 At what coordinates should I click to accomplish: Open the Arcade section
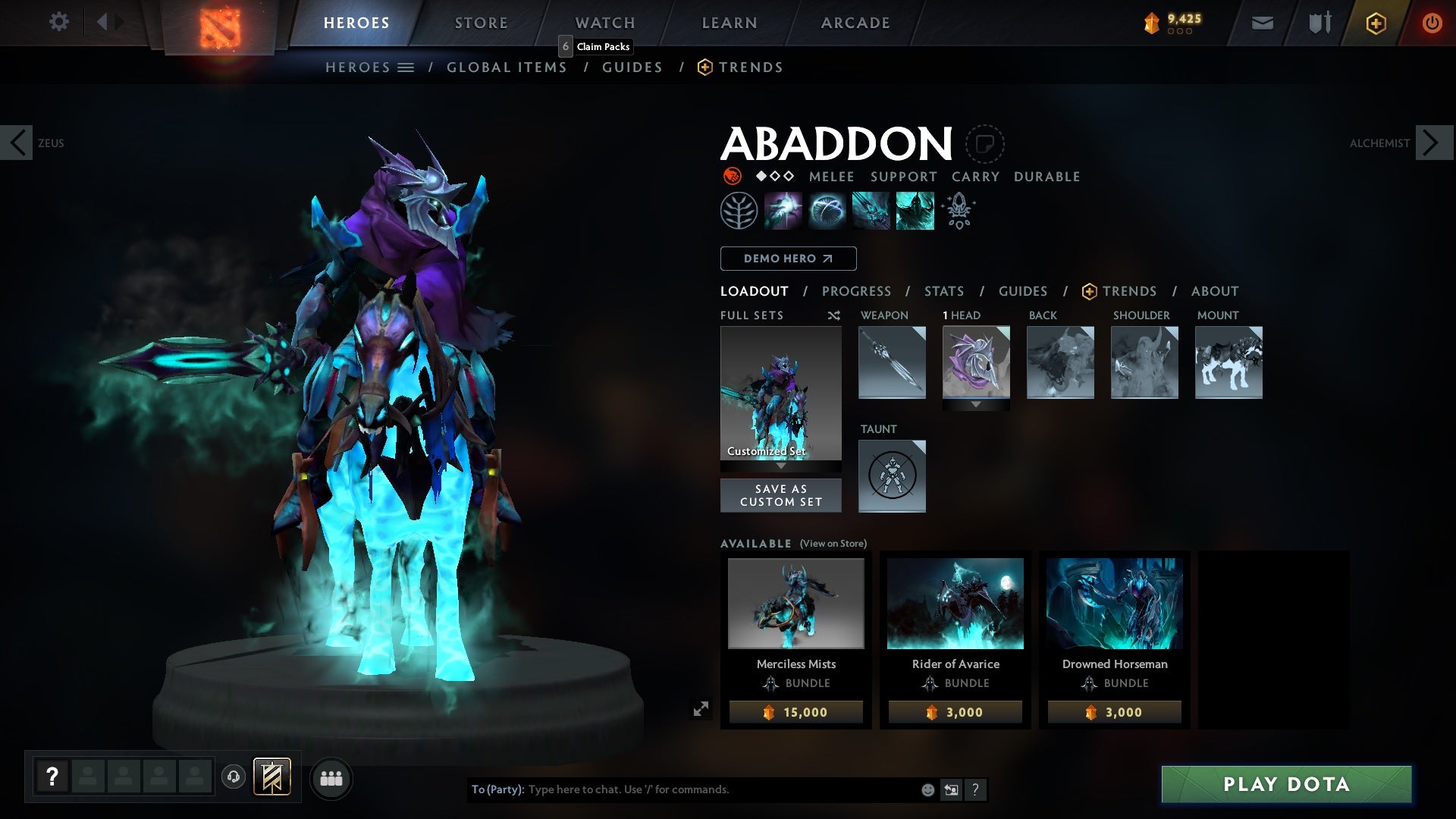click(855, 23)
